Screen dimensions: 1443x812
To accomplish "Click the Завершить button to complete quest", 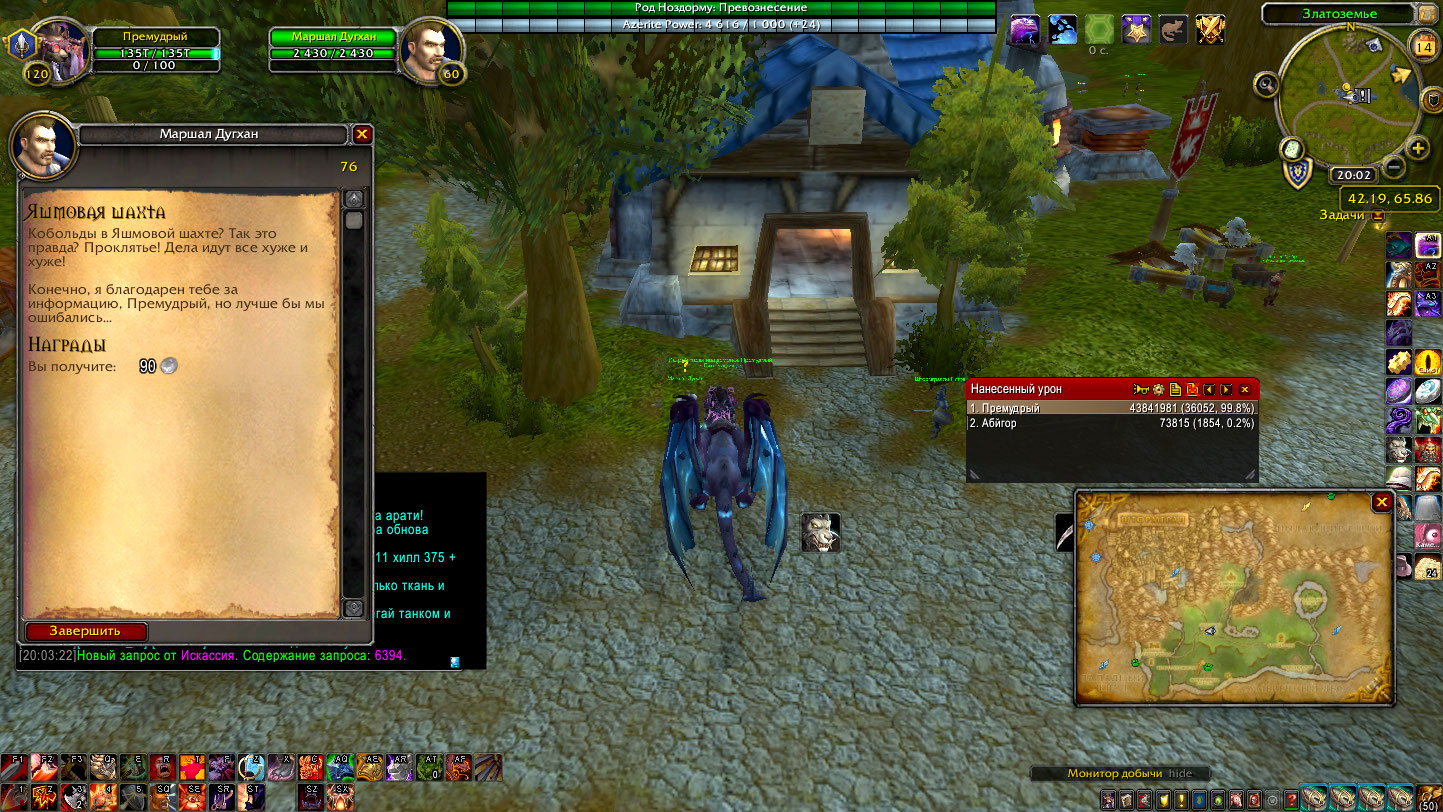I will pos(86,631).
